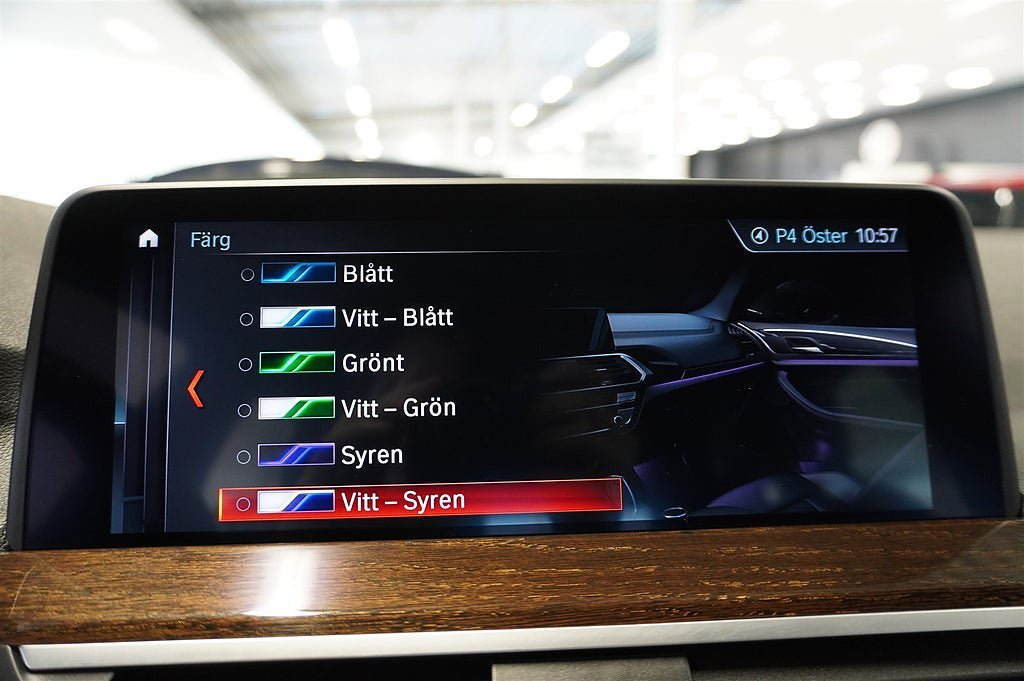
Task: Open the home screen via house icon
Action: coord(148,238)
